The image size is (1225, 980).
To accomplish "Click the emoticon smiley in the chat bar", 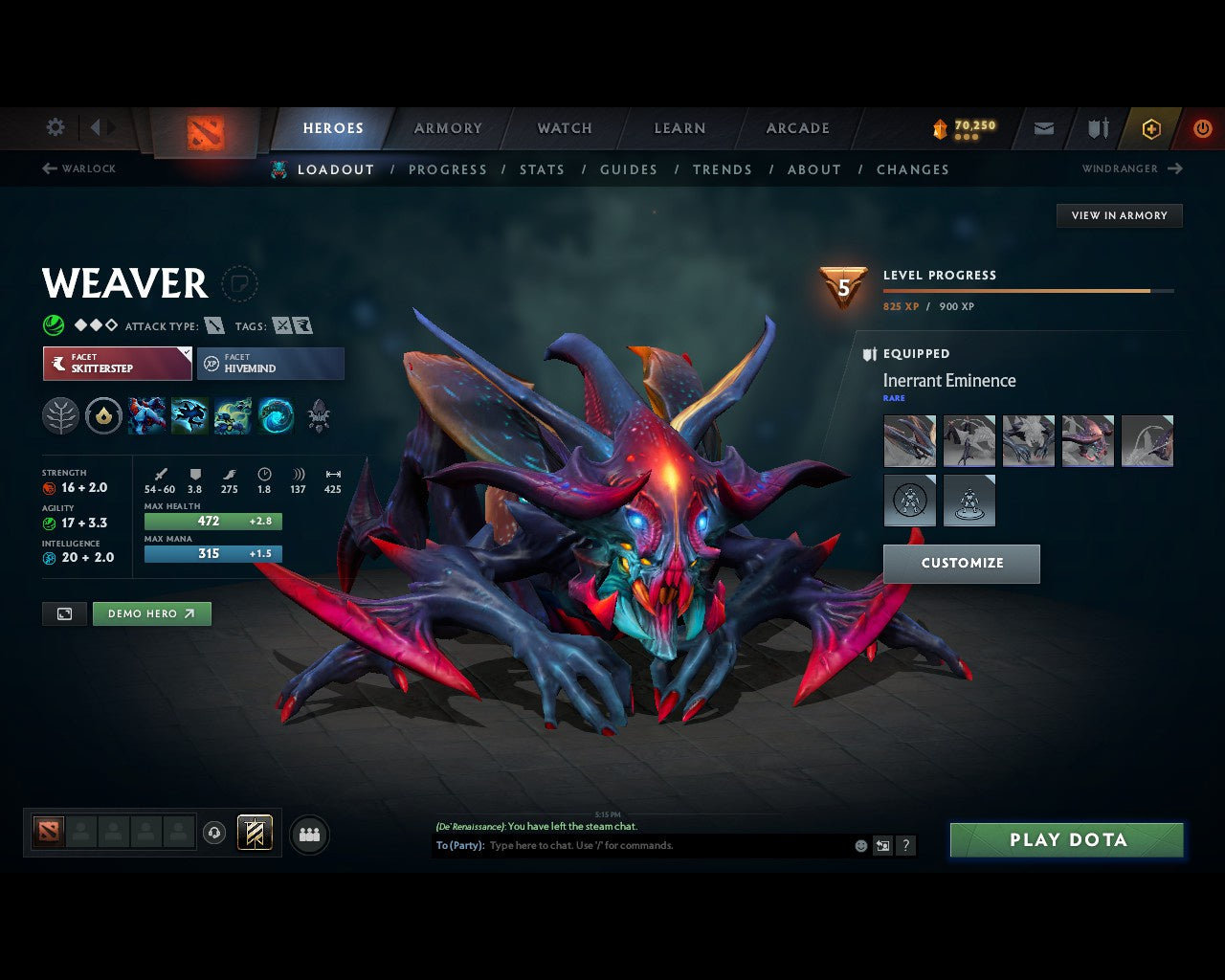I will 858,845.
